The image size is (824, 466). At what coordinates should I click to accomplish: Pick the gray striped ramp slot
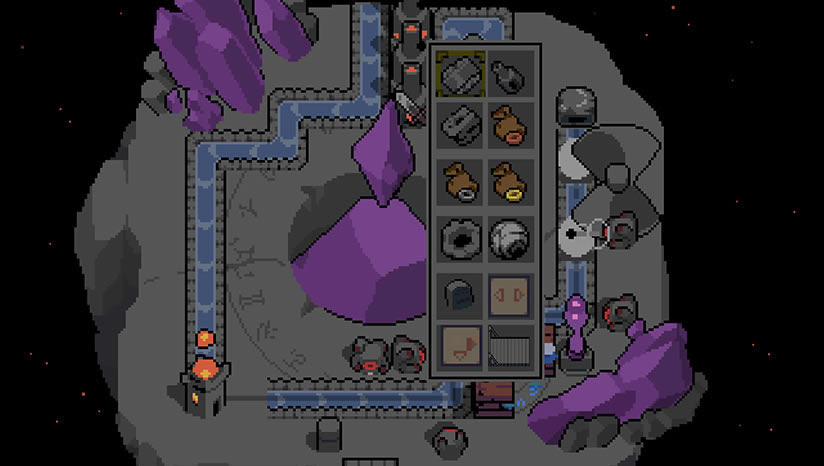tap(511, 348)
